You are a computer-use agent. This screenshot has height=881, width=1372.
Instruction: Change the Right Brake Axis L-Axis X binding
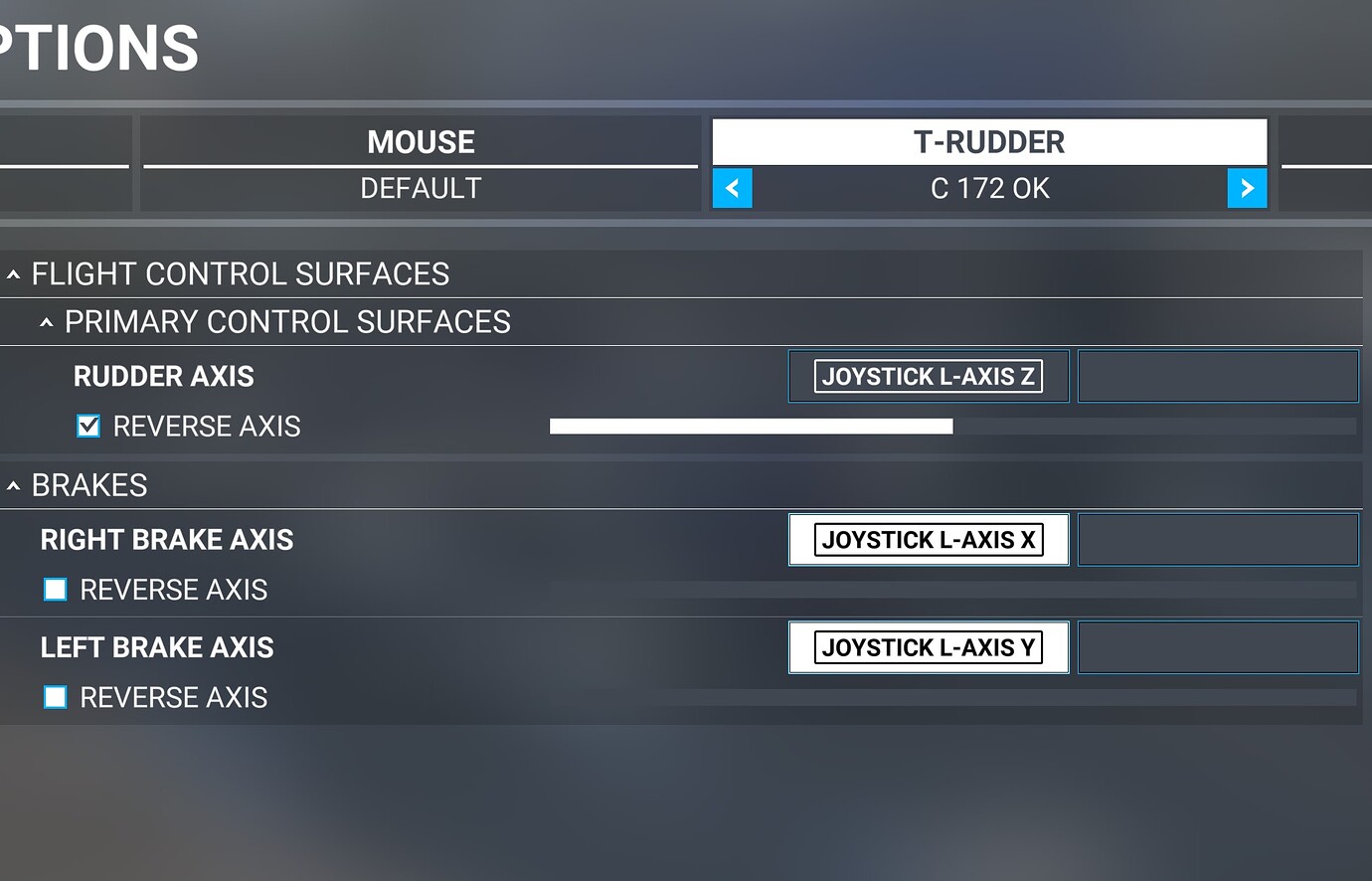[x=928, y=540]
